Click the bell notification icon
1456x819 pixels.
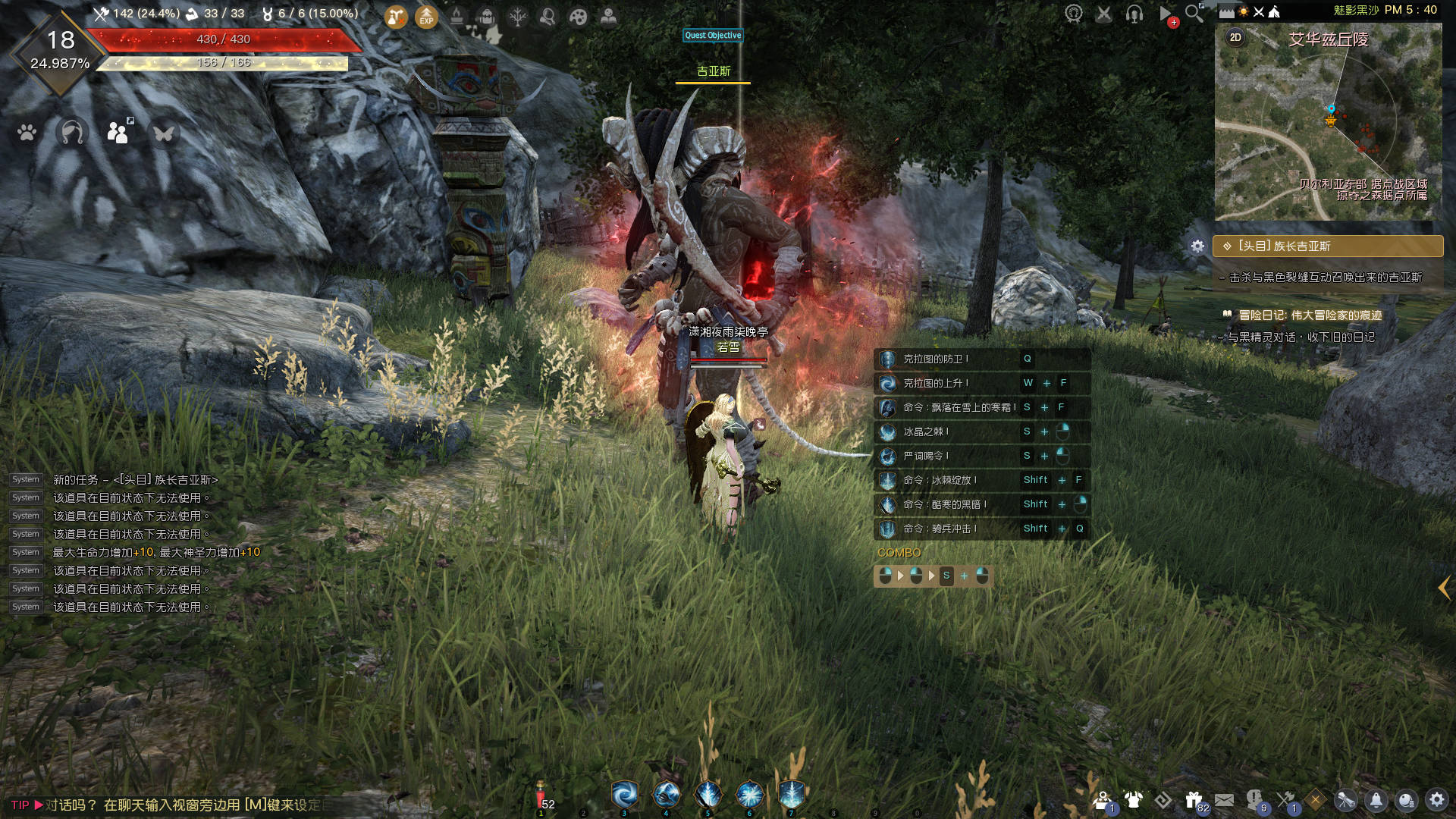coord(1376,800)
